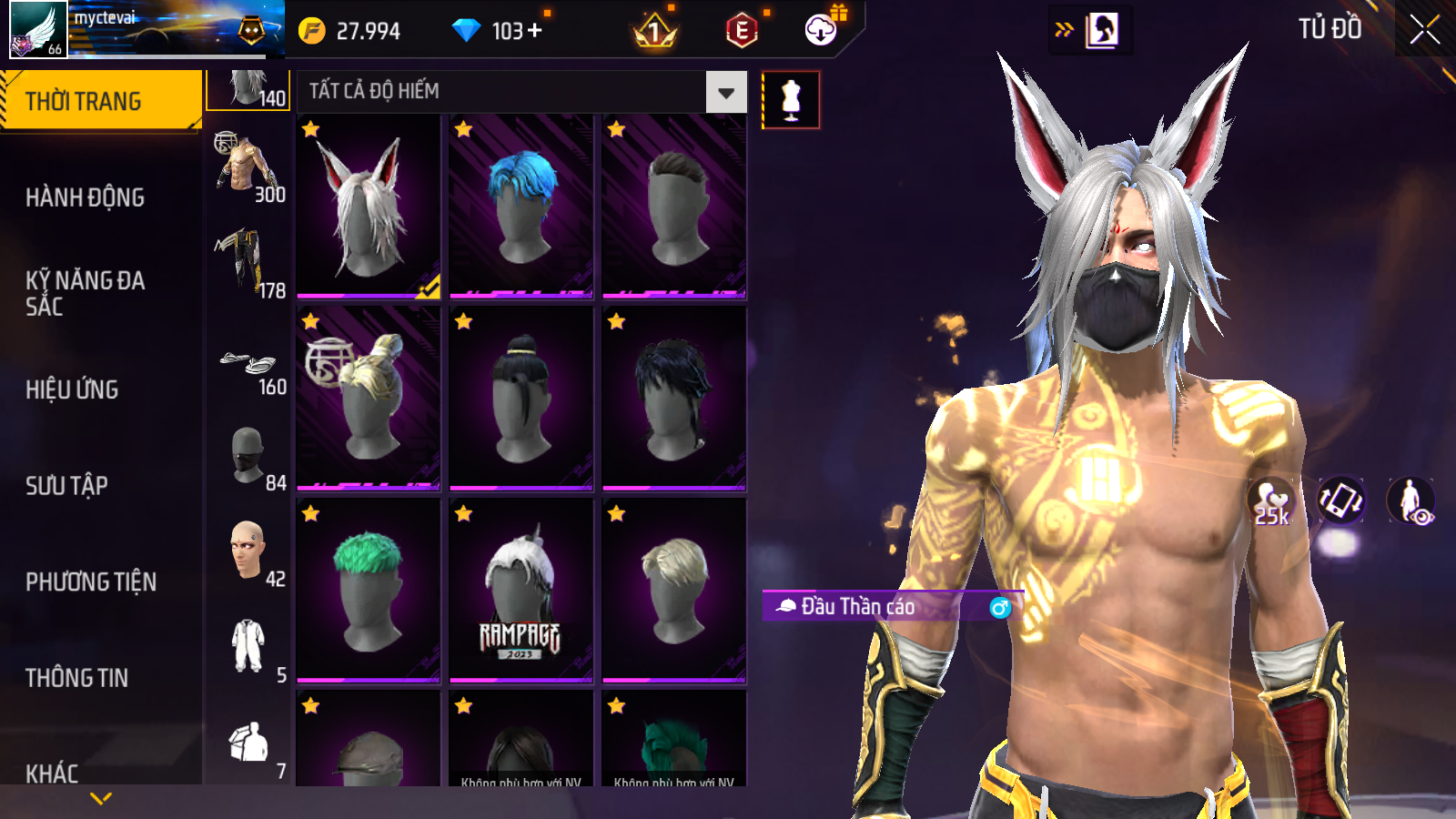This screenshot has width=1456, height=819.
Task: Open the PHƯƠNG TIỆN vehicles tab
Action: (x=91, y=582)
